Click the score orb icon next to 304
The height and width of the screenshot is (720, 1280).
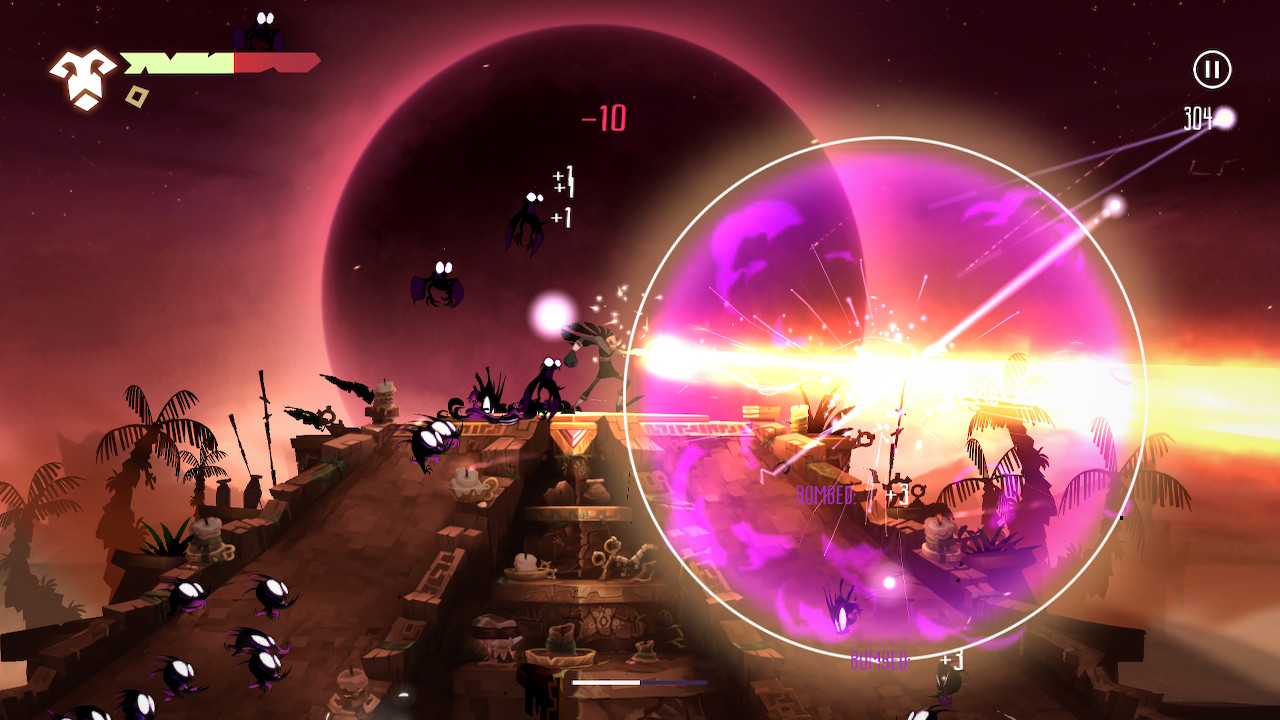(x=1224, y=117)
